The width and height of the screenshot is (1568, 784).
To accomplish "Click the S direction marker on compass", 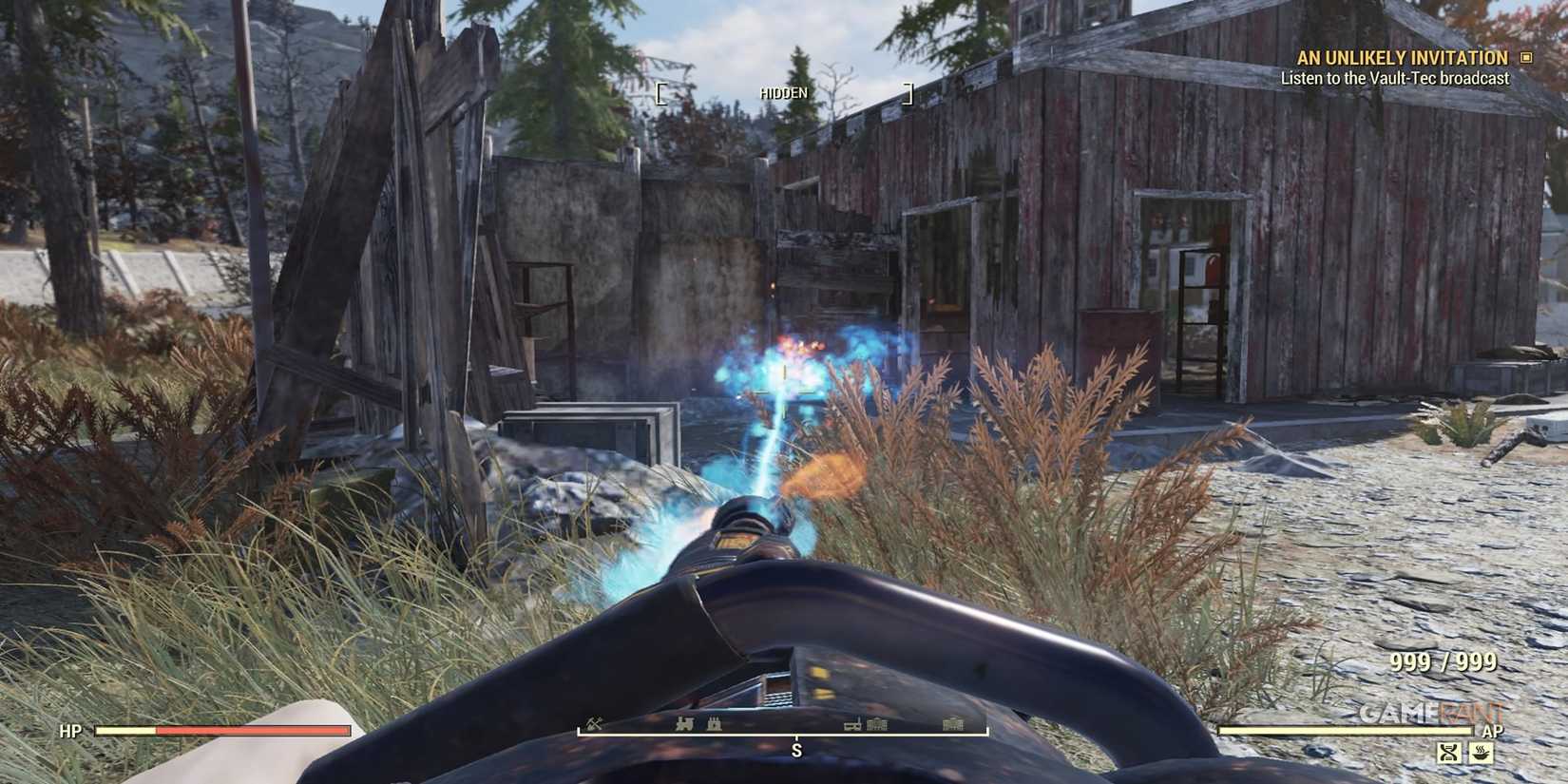I will pos(796,750).
